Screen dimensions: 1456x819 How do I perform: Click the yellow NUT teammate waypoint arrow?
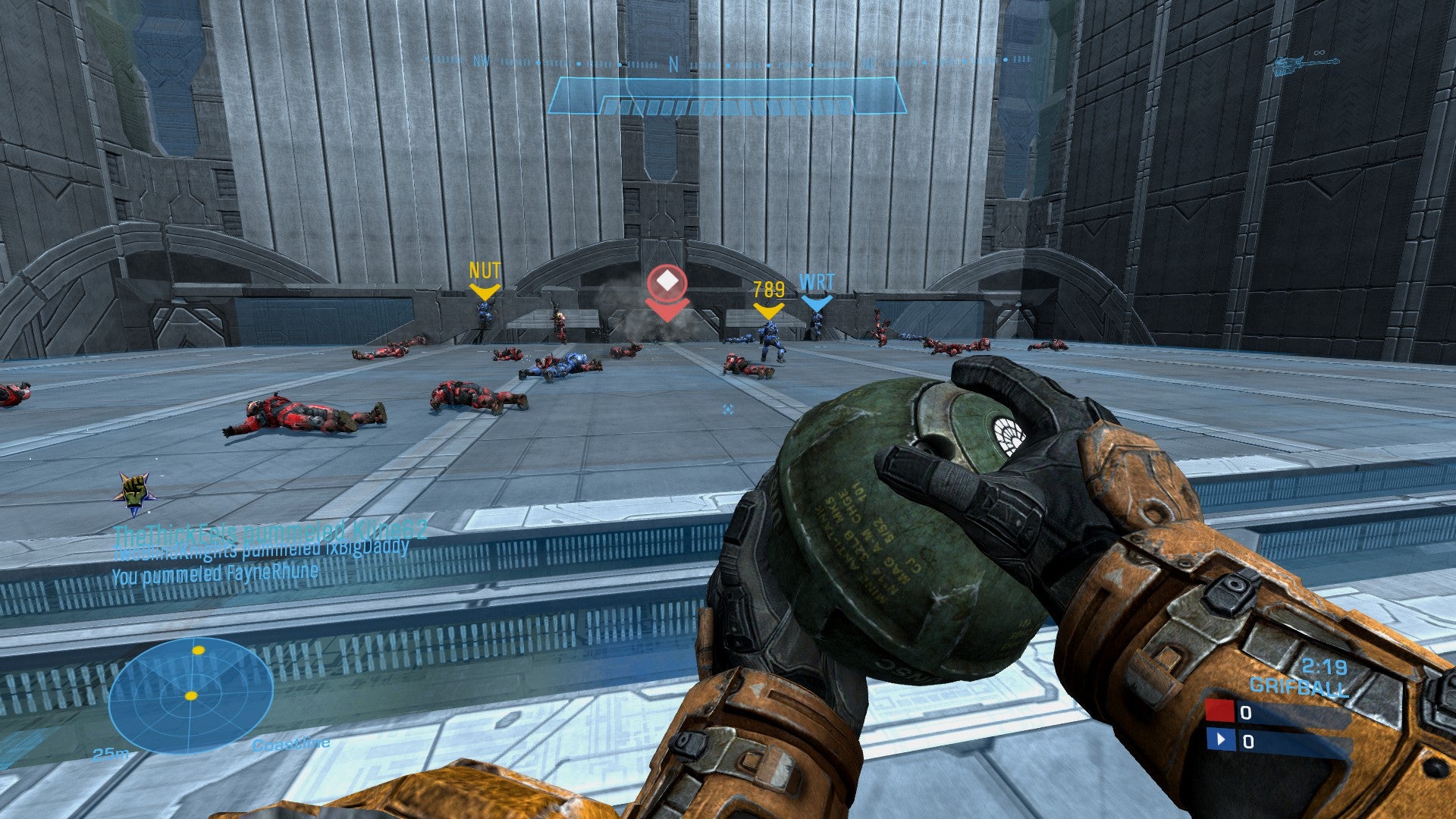click(x=484, y=290)
